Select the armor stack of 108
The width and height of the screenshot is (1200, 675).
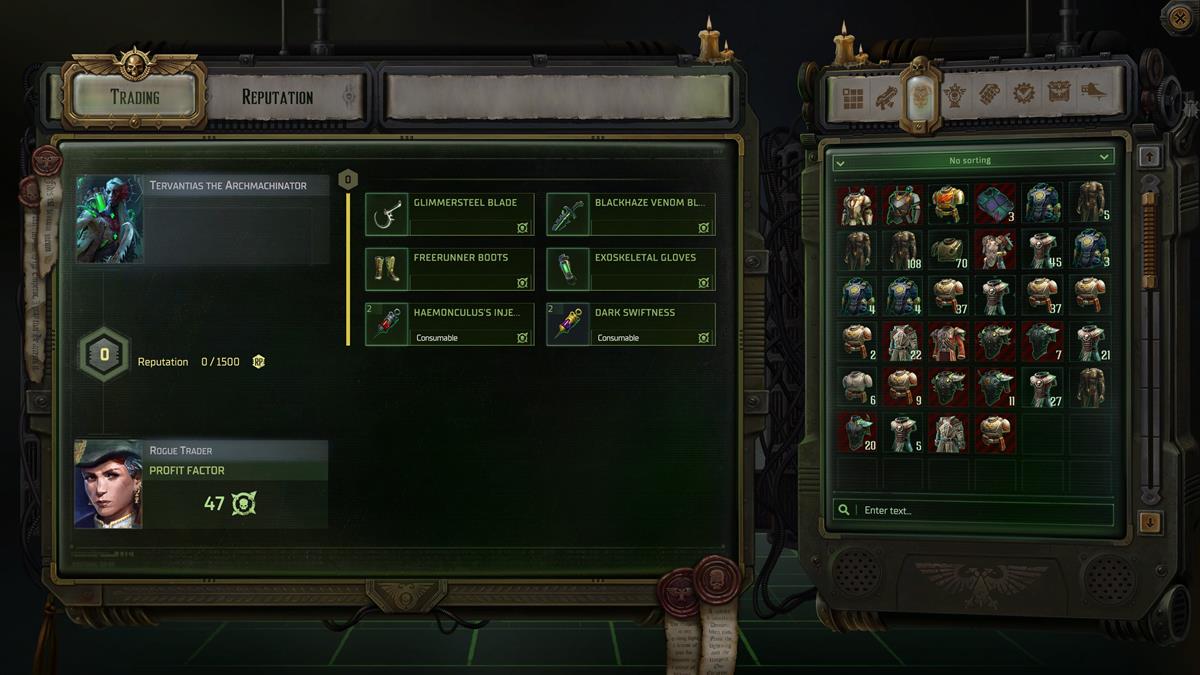(x=904, y=250)
